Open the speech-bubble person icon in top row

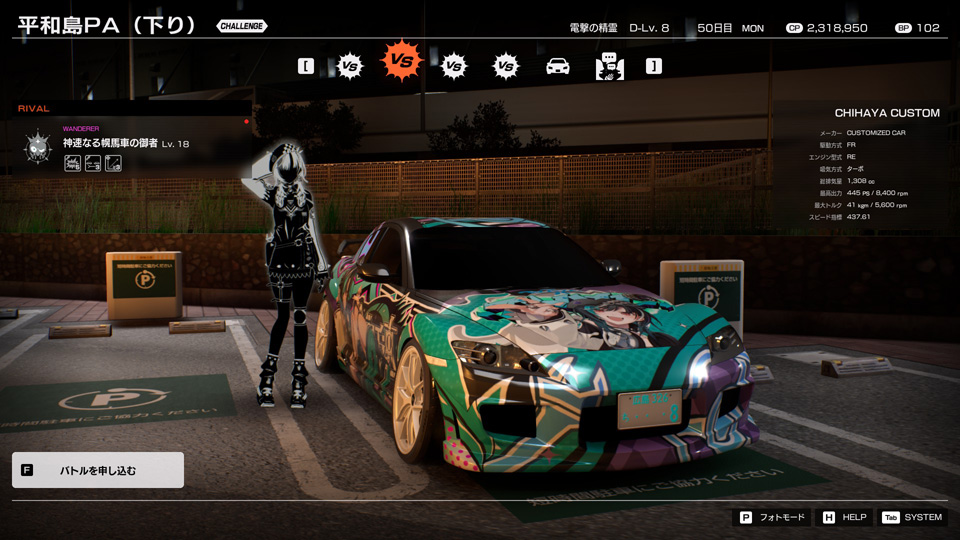click(x=609, y=67)
